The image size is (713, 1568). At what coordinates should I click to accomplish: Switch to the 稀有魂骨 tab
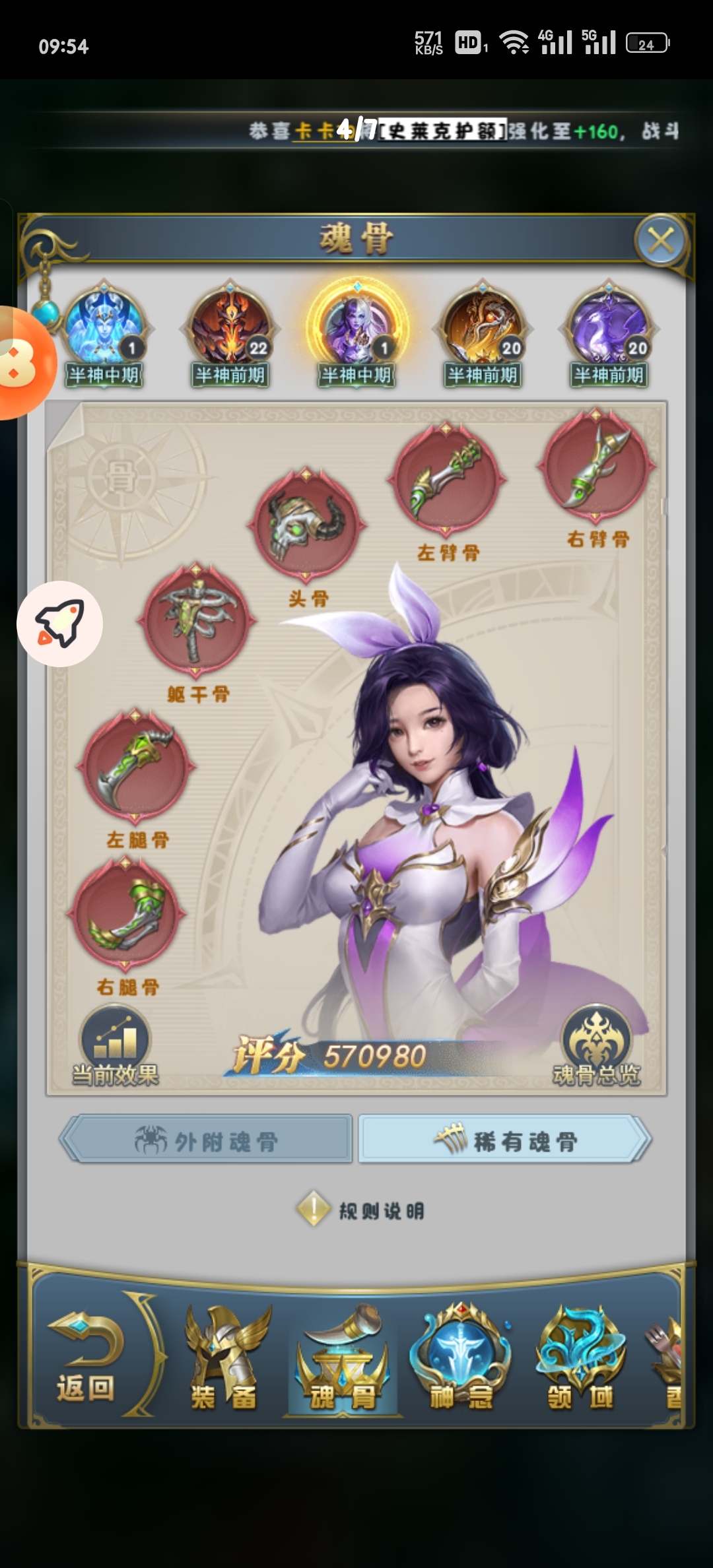(x=505, y=1139)
